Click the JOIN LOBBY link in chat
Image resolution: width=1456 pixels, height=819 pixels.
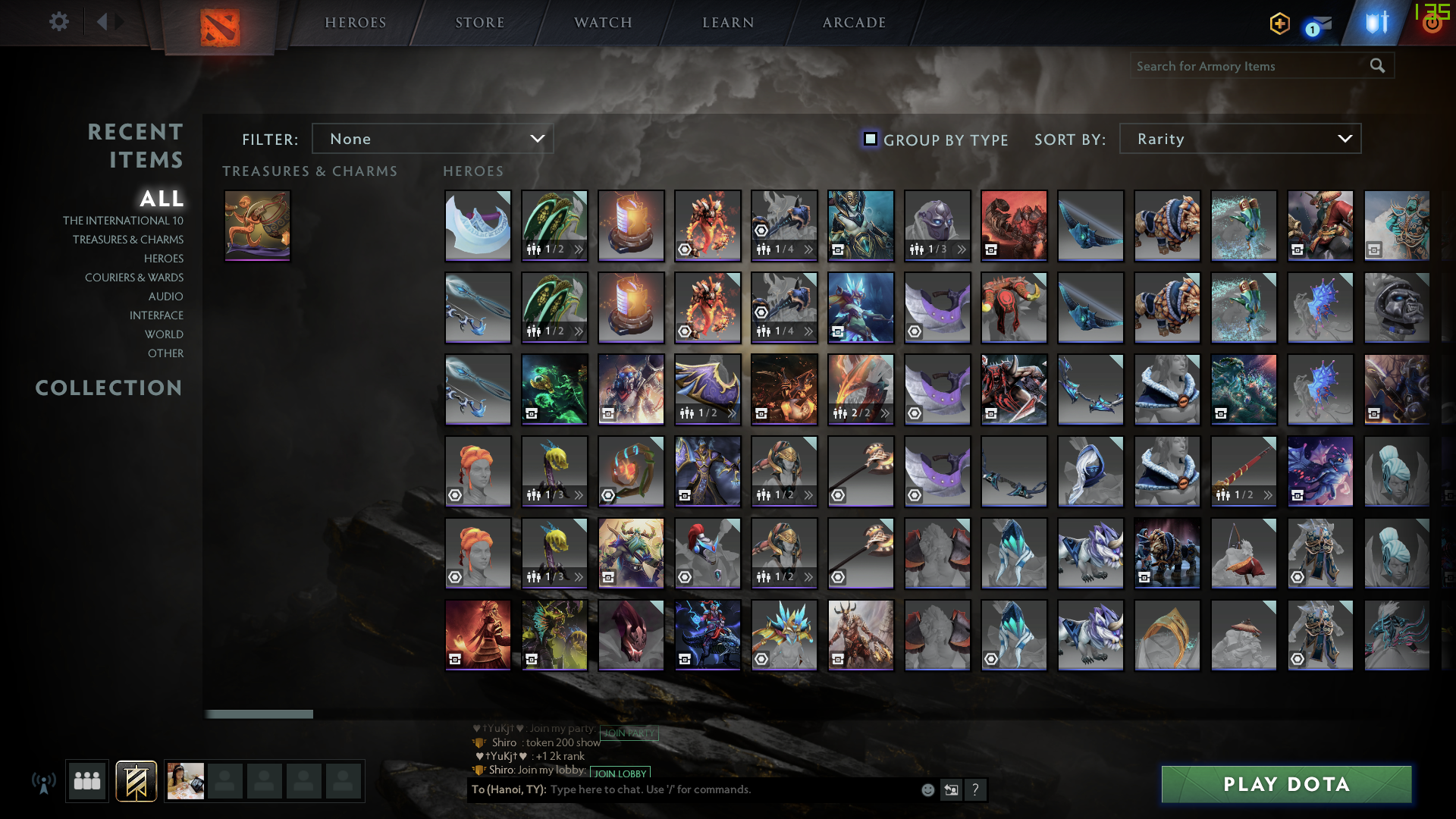[x=619, y=773]
